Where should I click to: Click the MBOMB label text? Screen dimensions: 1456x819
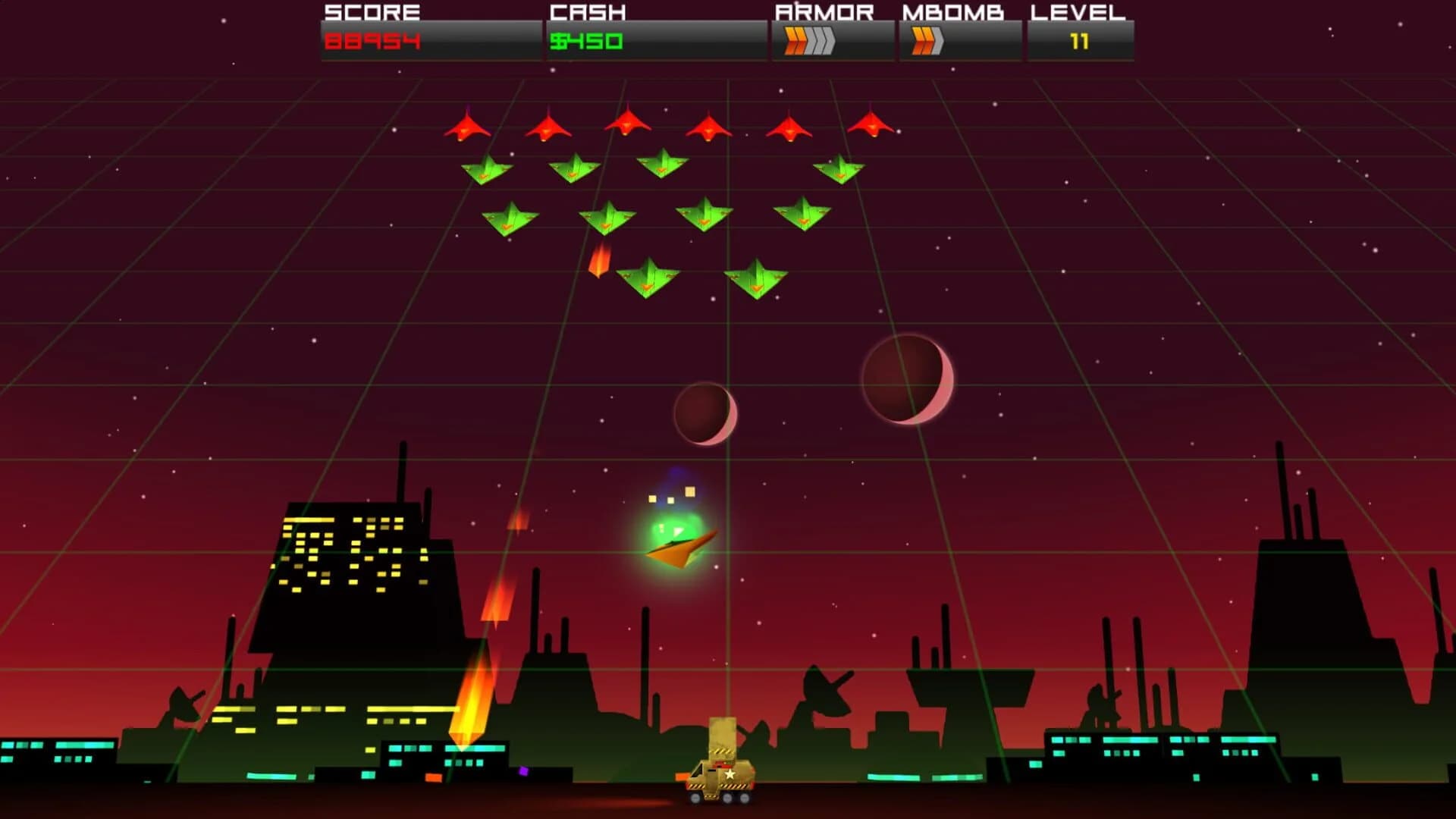pos(952,11)
